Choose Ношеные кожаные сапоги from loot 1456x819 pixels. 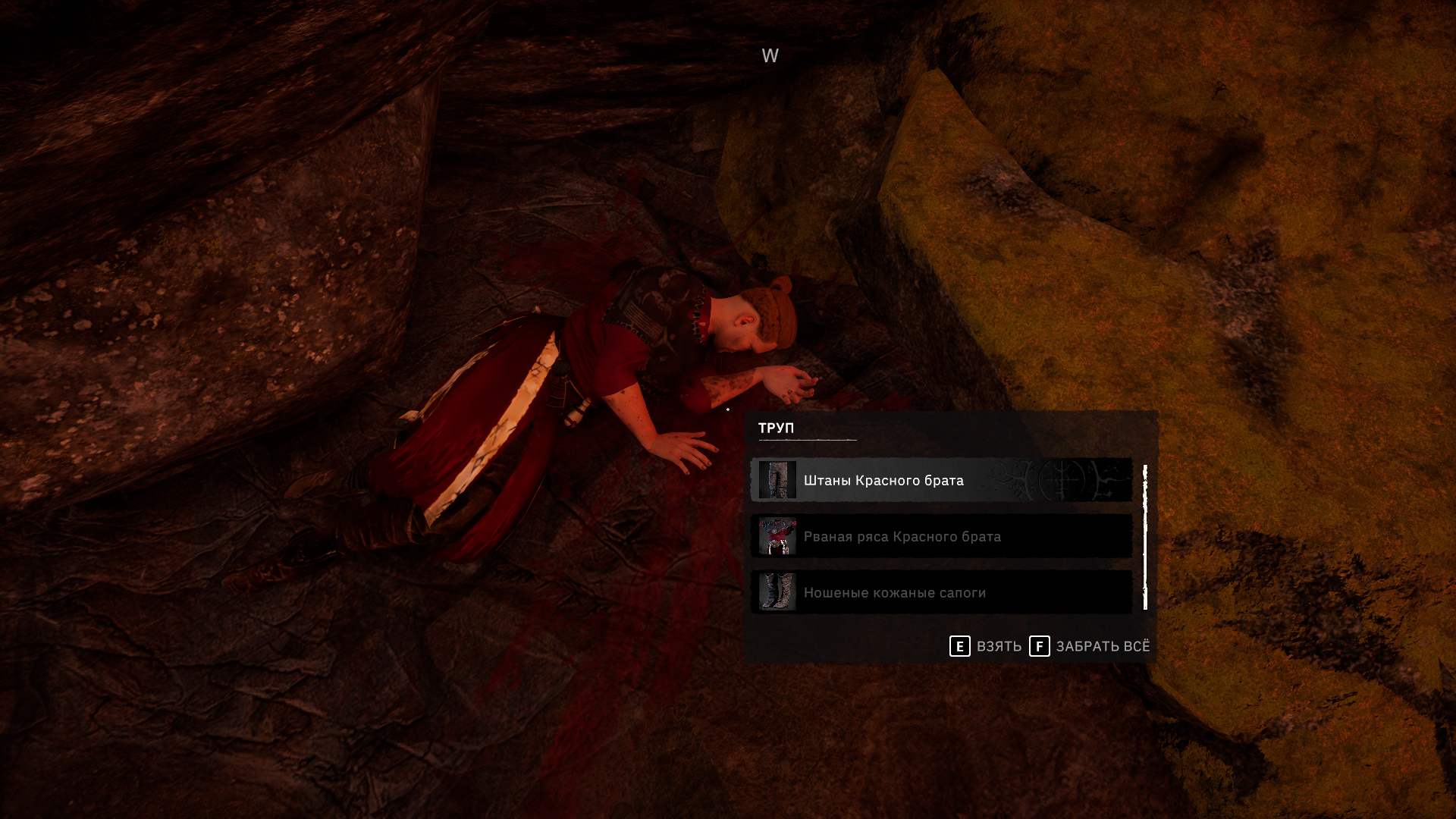(x=940, y=592)
